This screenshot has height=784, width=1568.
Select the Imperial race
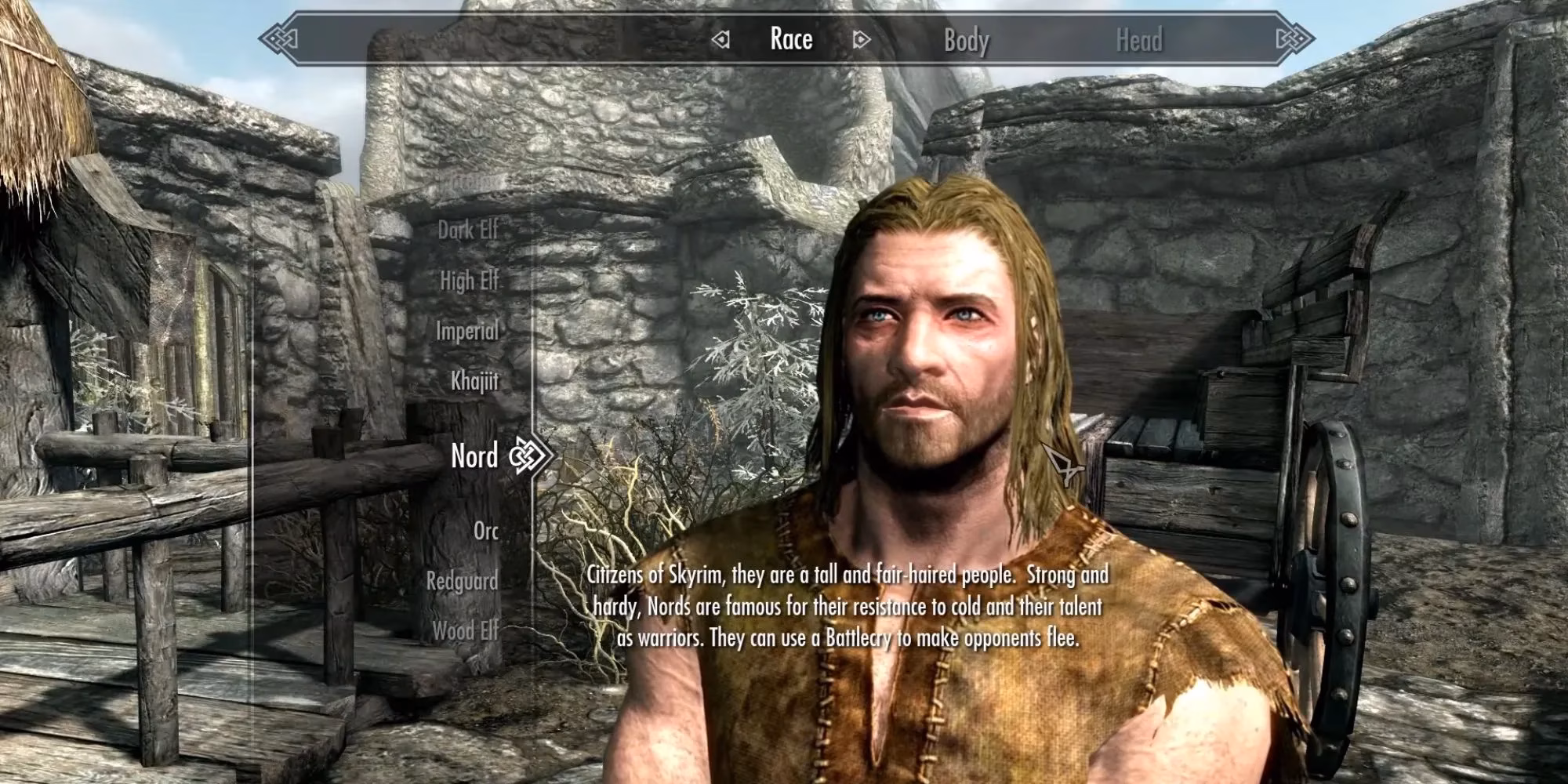pyautogui.click(x=466, y=332)
